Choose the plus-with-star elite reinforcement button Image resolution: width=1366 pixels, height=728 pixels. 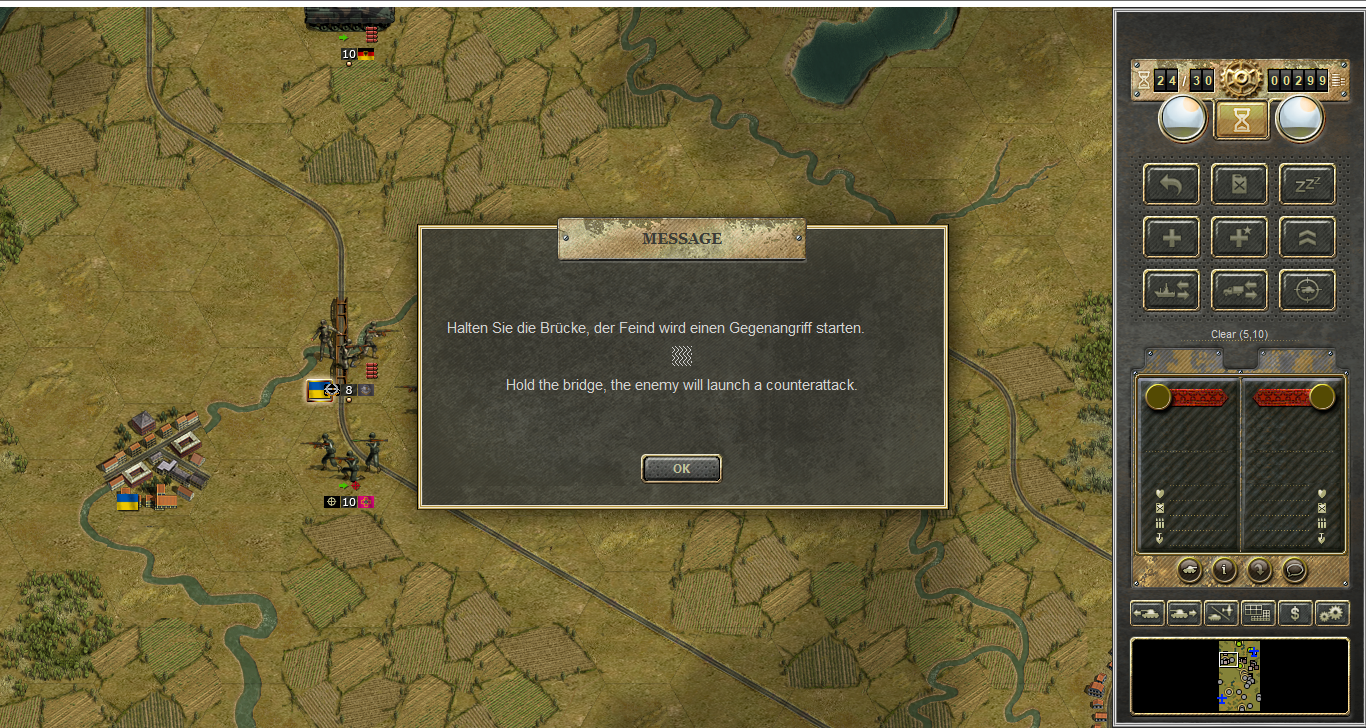click(1239, 238)
